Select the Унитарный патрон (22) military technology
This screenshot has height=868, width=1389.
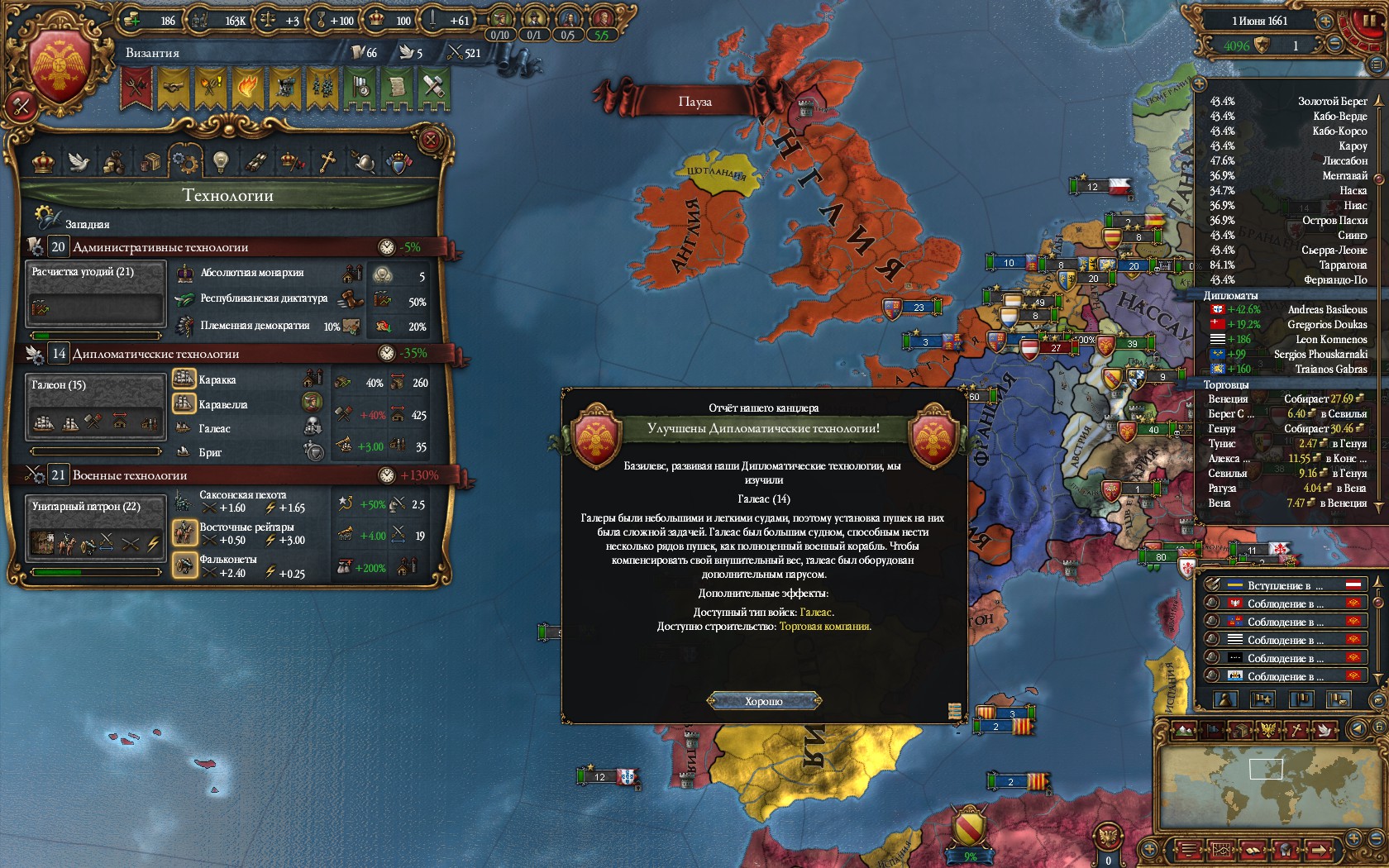pos(95,529)
